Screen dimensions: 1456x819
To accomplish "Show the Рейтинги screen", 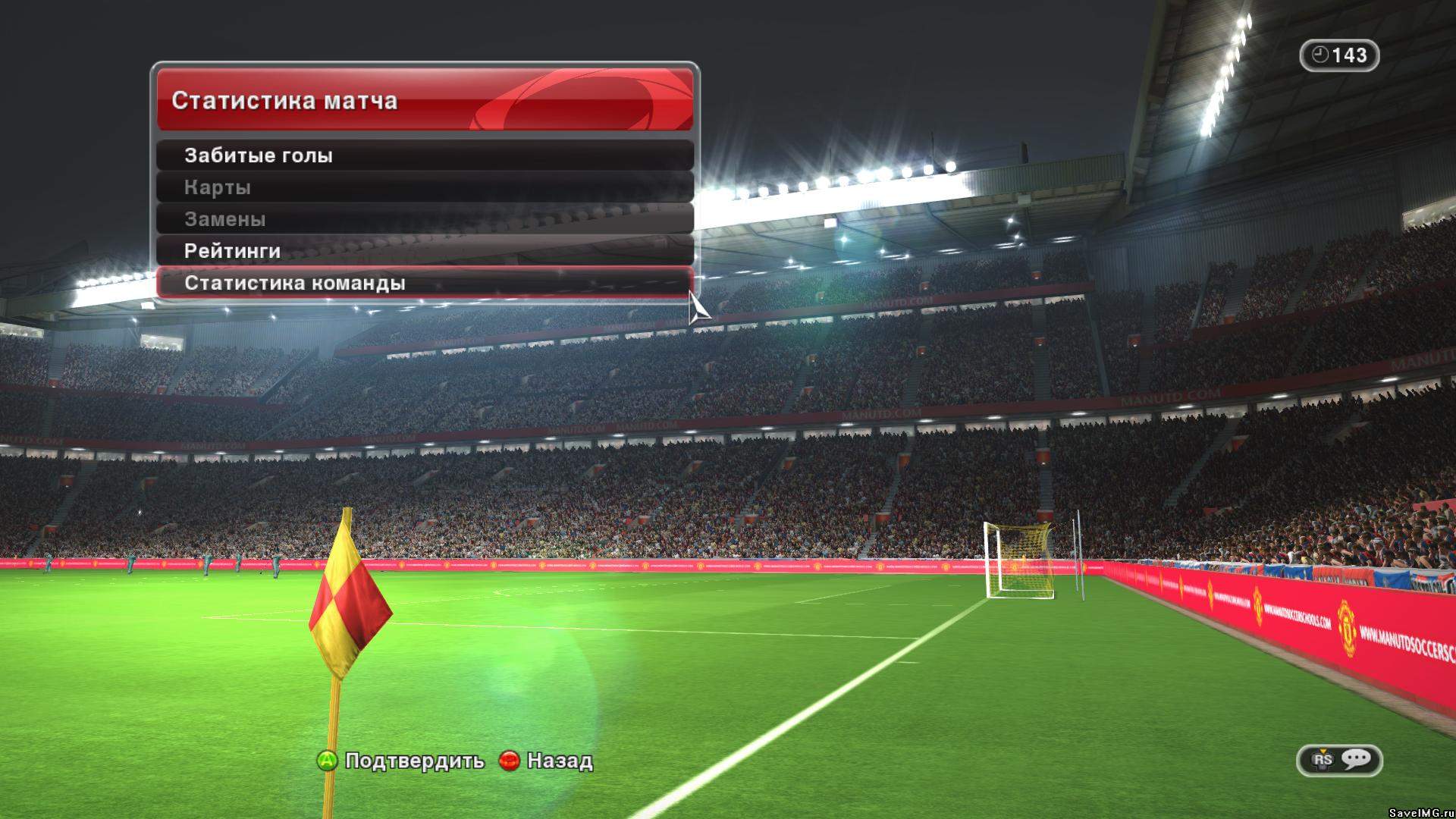I will [x=425, y=251].
